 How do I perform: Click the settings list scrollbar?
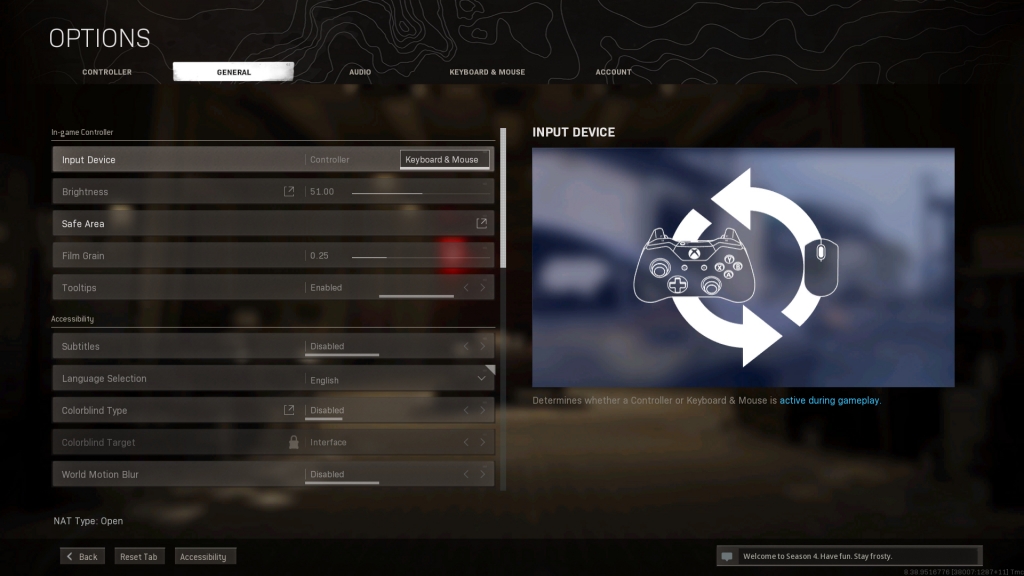tap(503, 198)
